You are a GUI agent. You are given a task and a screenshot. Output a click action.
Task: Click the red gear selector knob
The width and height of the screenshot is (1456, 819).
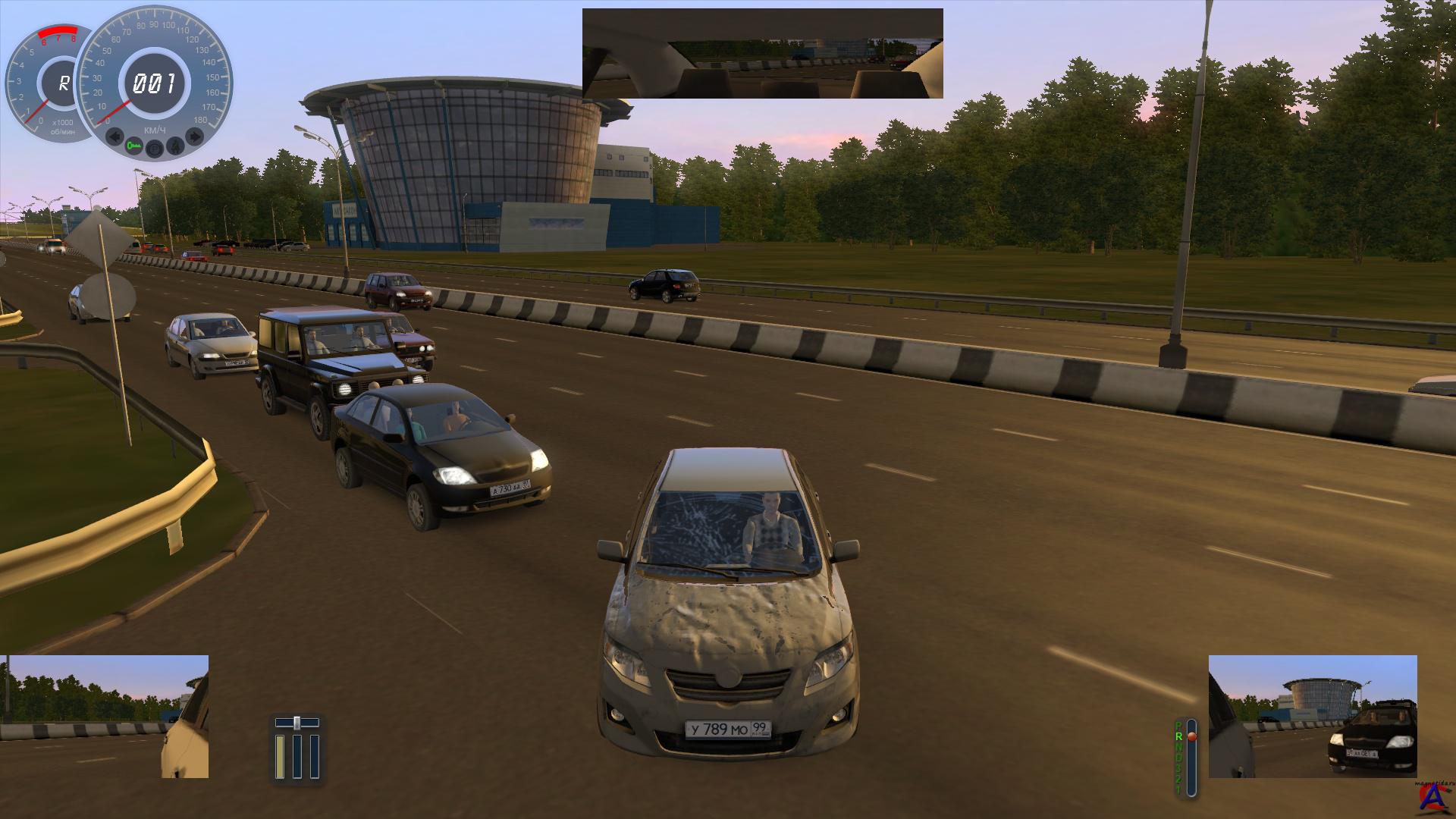(1191, 737)
